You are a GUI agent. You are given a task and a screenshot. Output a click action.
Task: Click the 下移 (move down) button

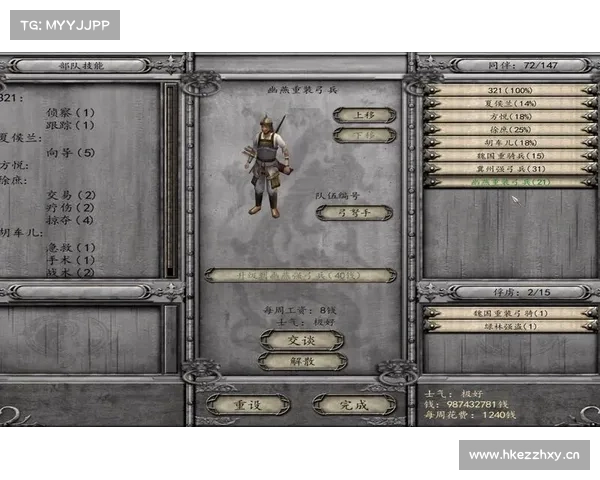[x=364, y=135]
